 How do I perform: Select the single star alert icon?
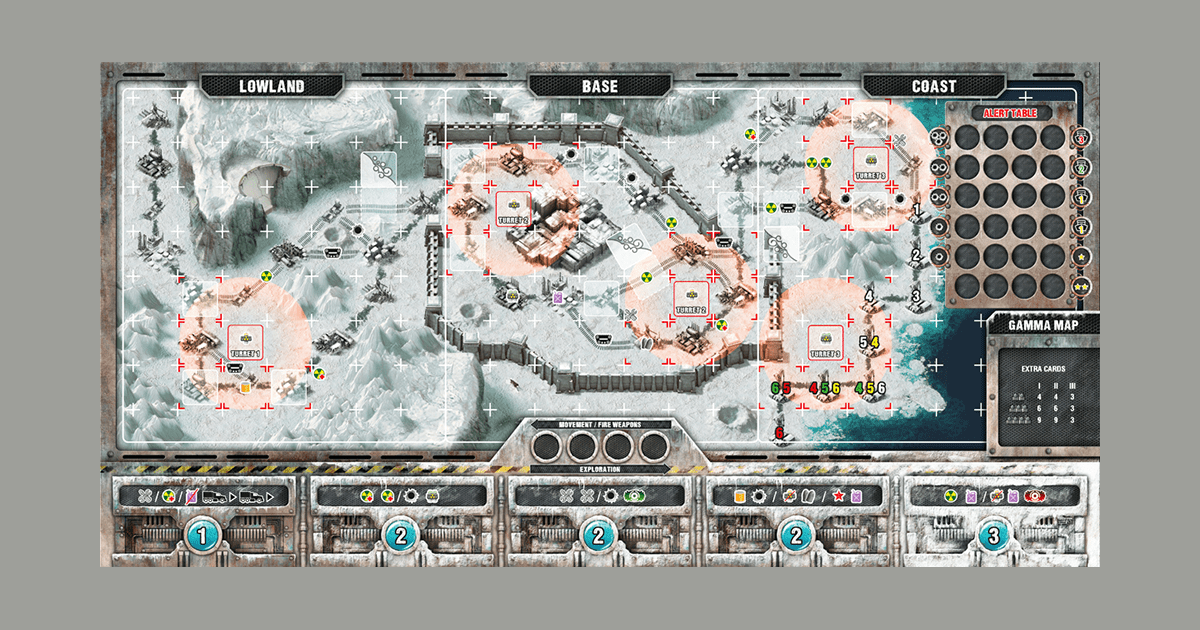pyautogui.click(x=1081, y=258)
